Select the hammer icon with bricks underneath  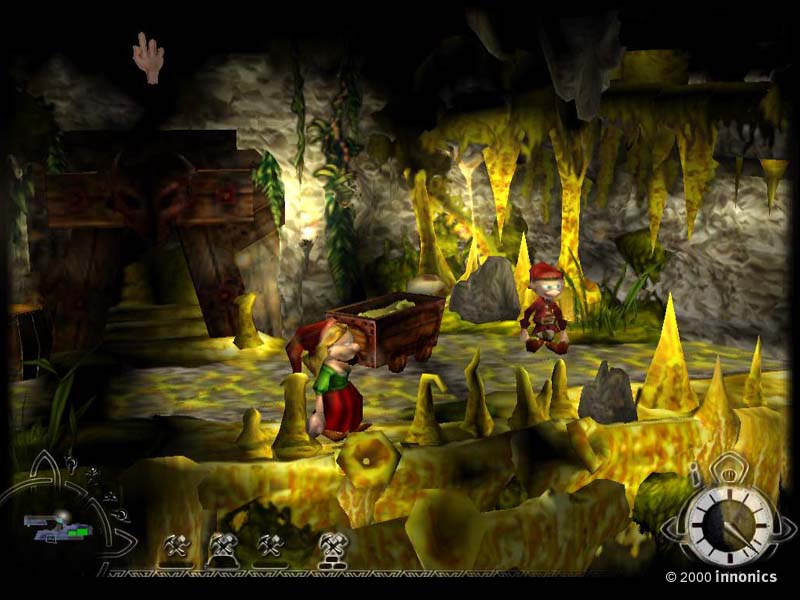pyautogui.click(x=331, y=547)
